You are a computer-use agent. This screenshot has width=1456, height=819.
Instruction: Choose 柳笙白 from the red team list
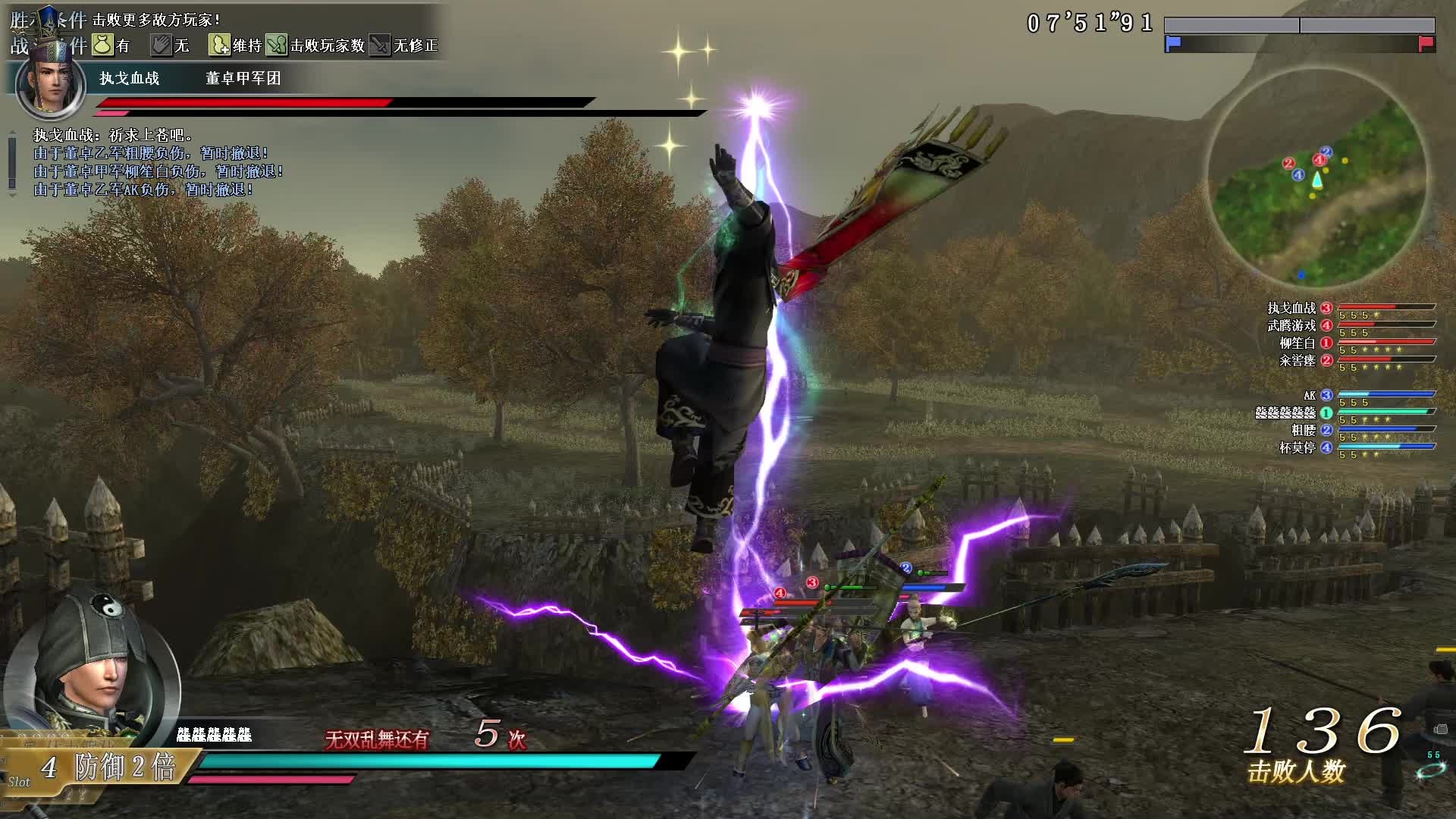click(1297, 343)
